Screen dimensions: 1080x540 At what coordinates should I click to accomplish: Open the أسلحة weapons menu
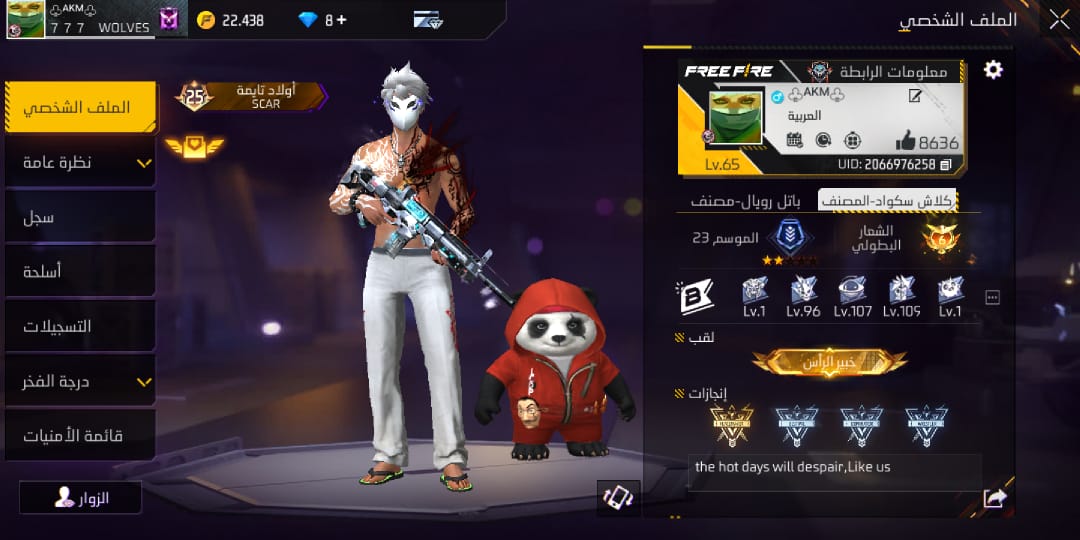pyautogui.click(x=81, y=271)
